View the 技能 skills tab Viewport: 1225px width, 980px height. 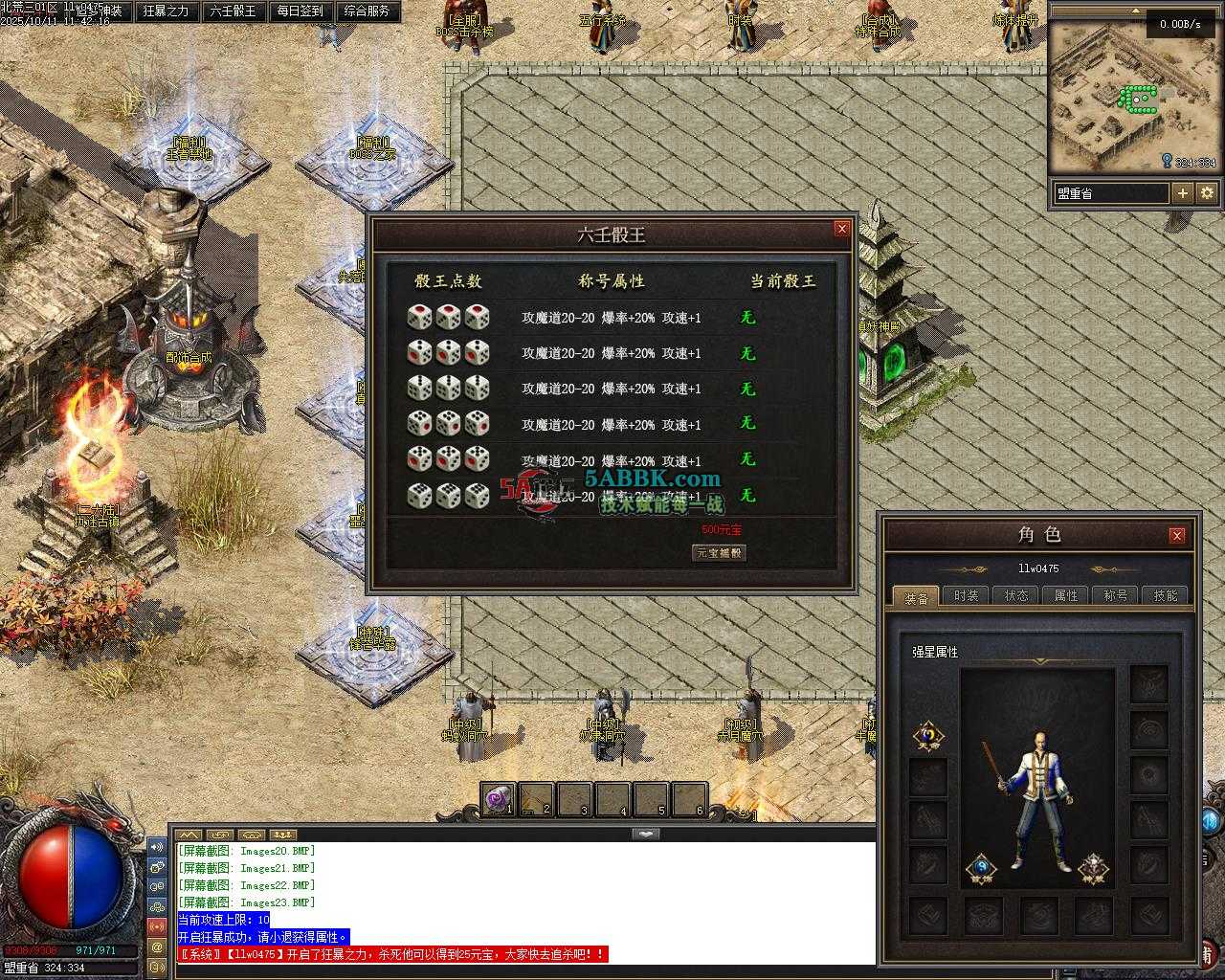tap(1165, 595)
